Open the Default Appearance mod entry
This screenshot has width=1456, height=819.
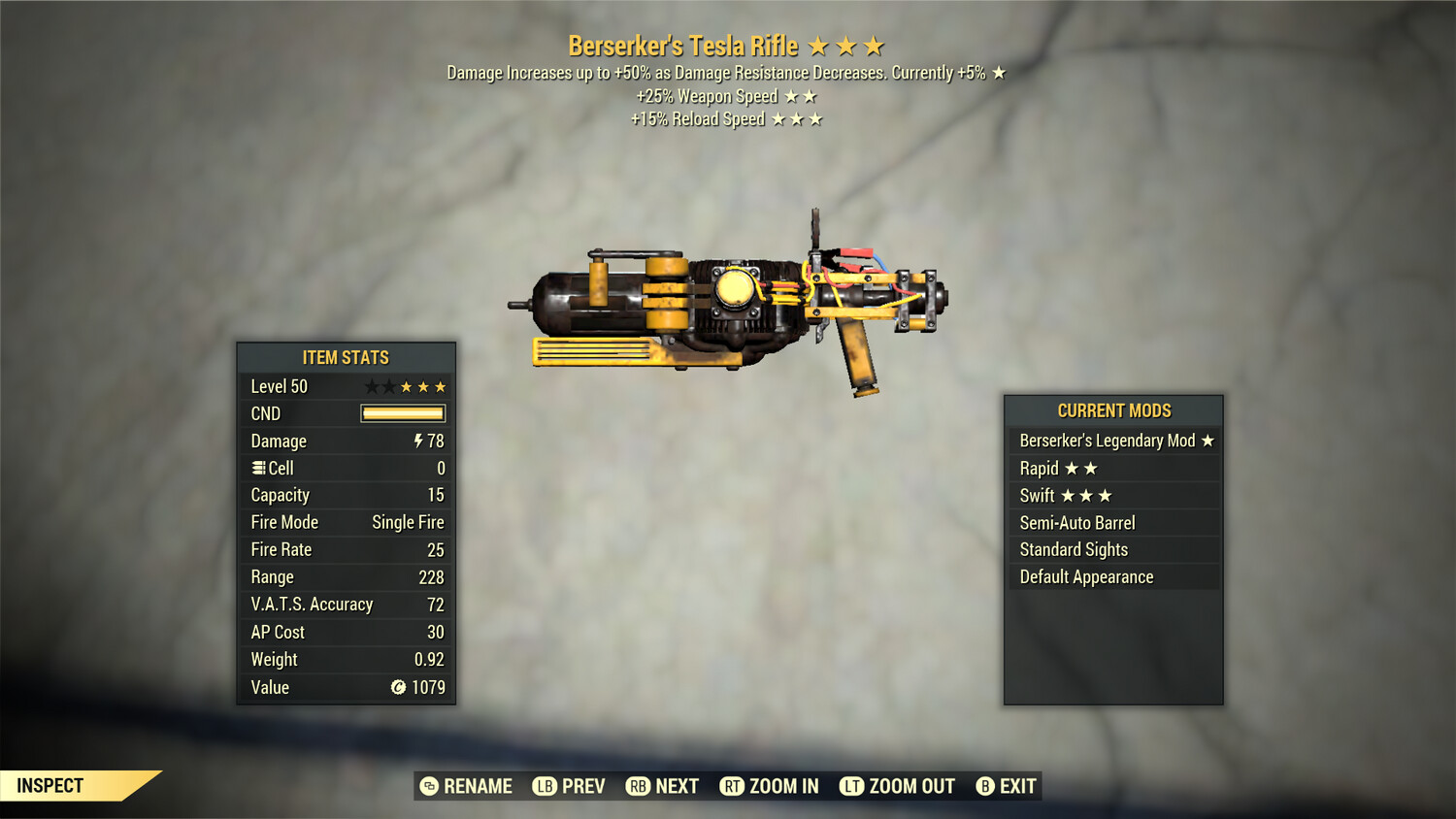tap(1085, 576)
